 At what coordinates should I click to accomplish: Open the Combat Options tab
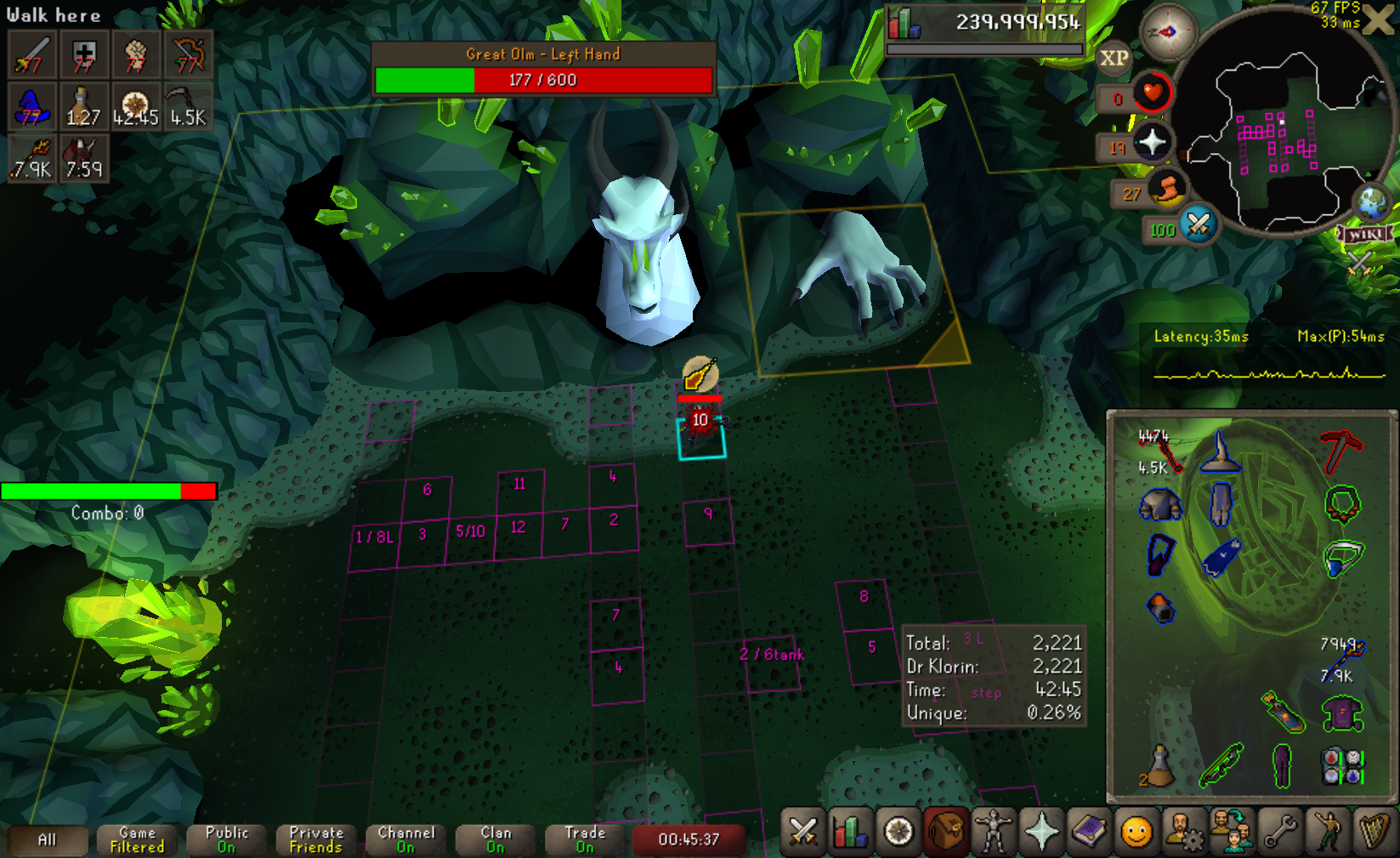click(802, 832)
